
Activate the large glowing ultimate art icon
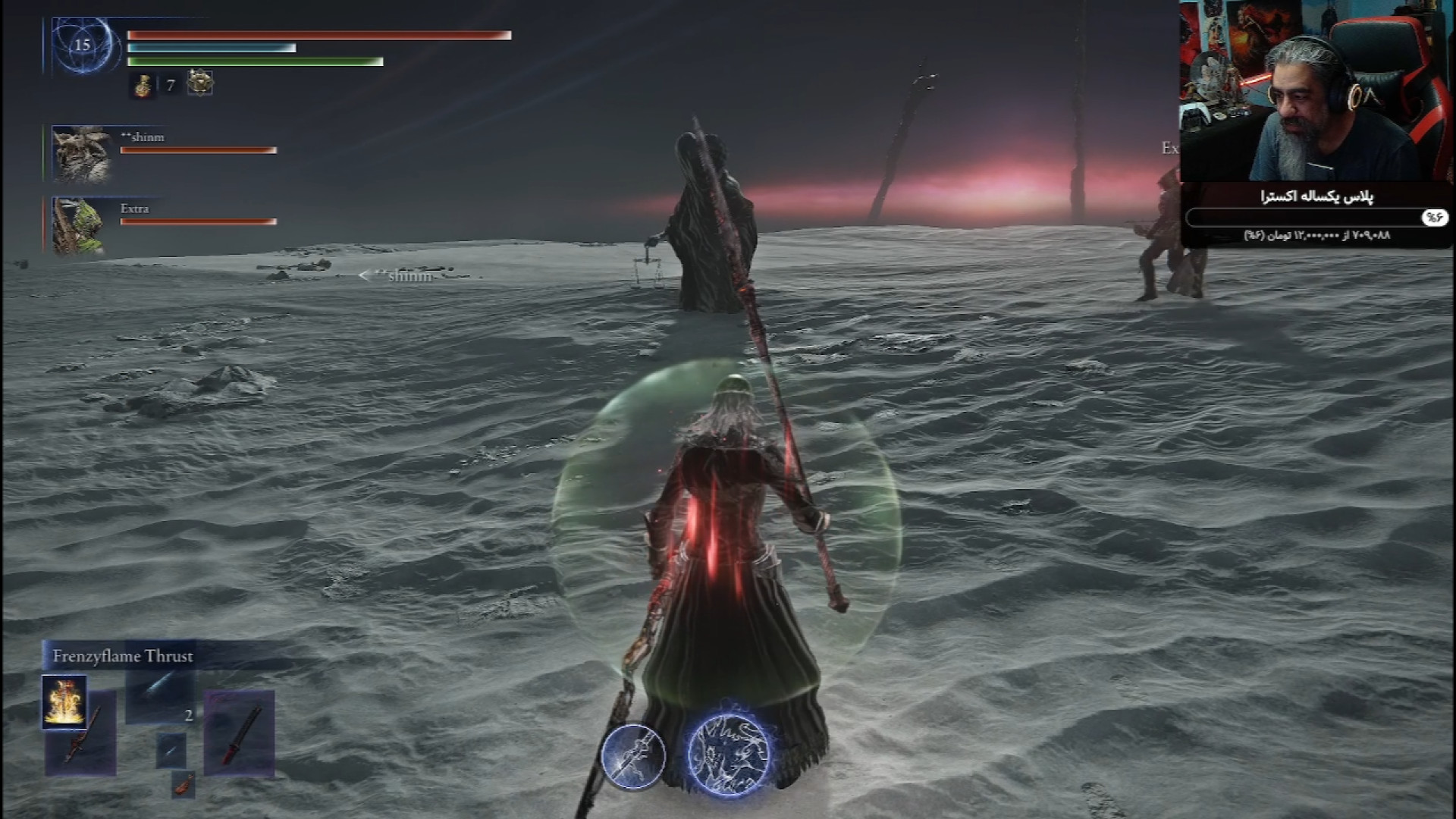[x=728, y=754]
